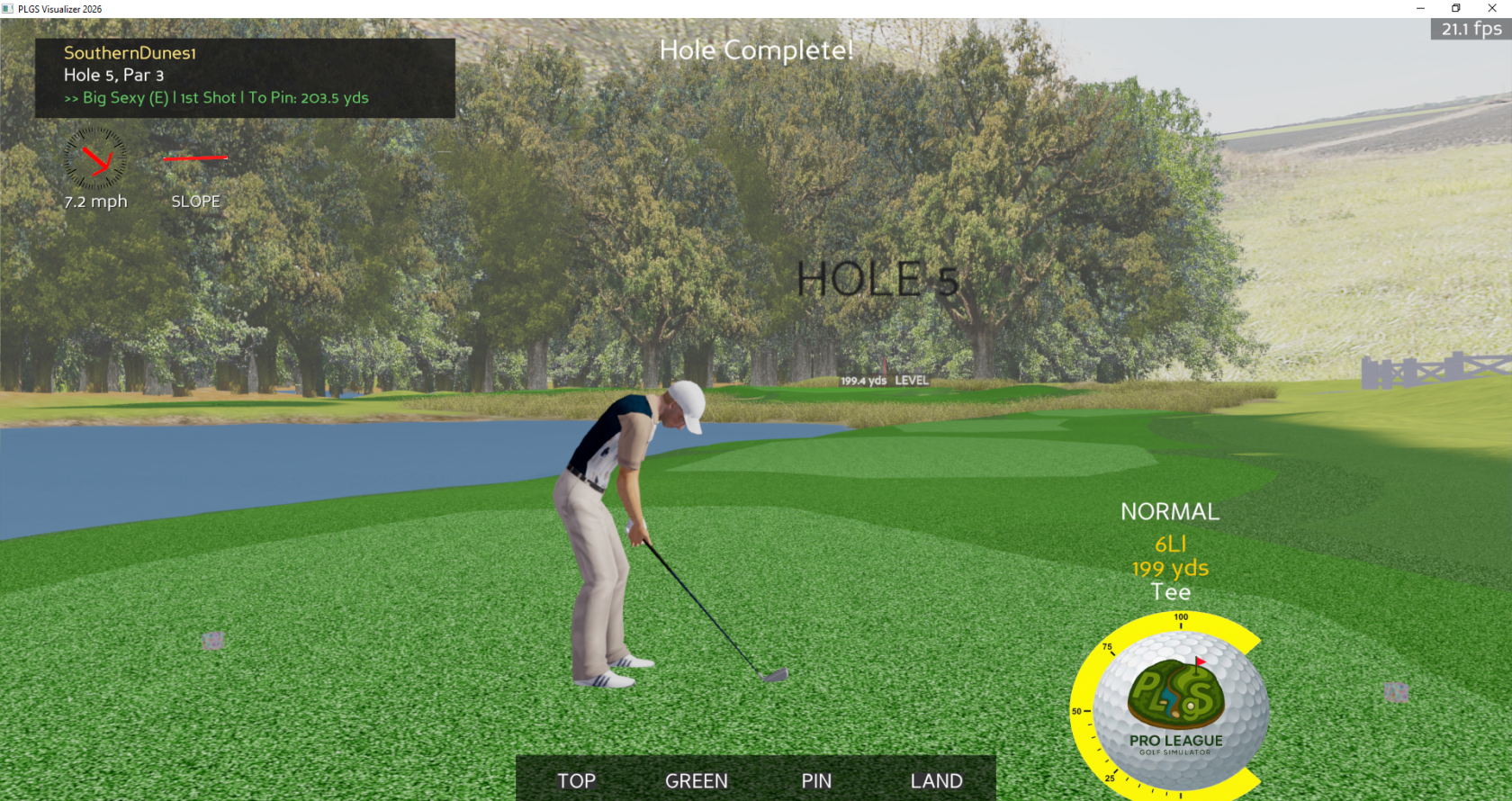
Task: Click the Pro League golf ball logo
Action: 1176,705
